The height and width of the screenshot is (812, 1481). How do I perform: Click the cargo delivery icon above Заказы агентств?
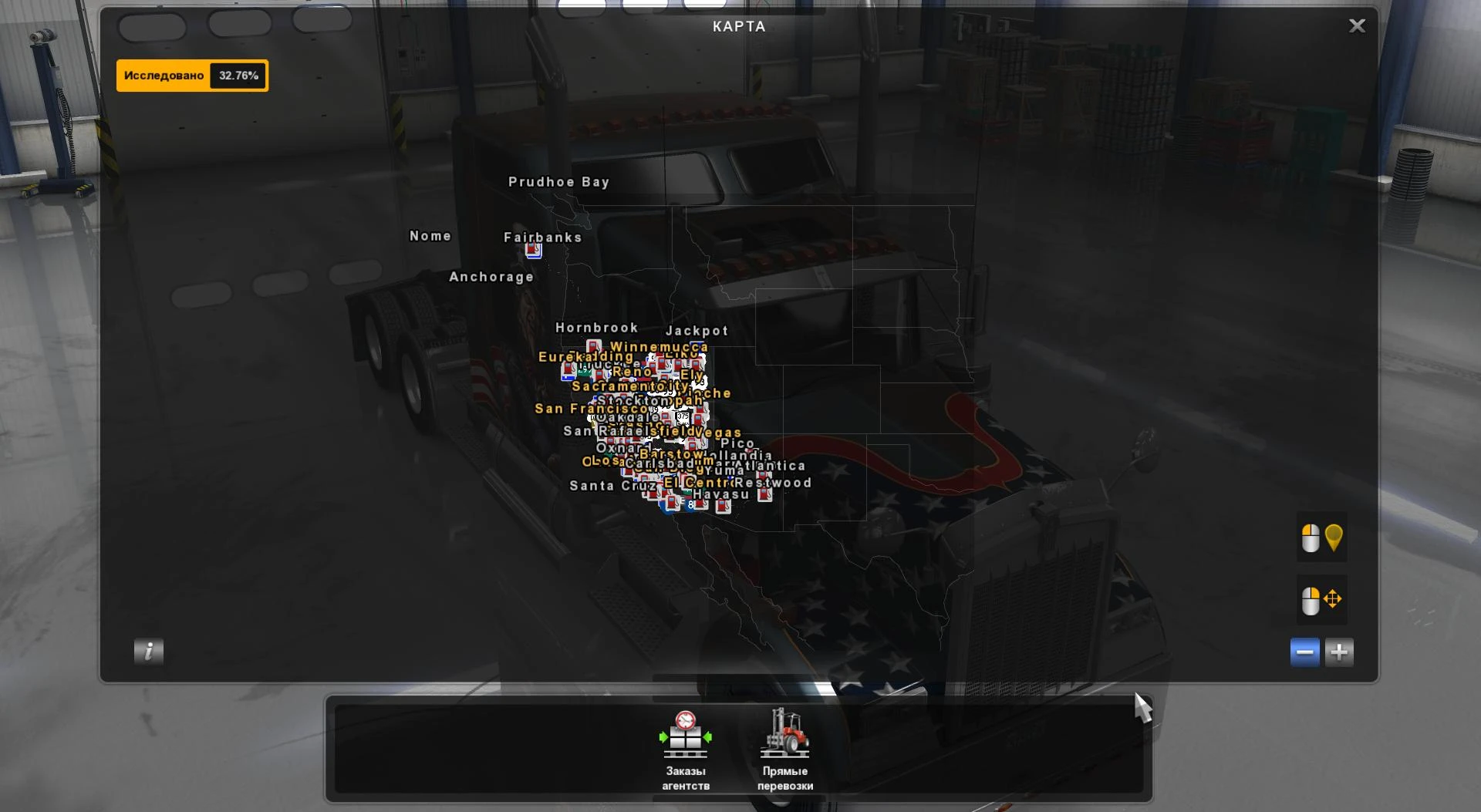coord(687,735)
